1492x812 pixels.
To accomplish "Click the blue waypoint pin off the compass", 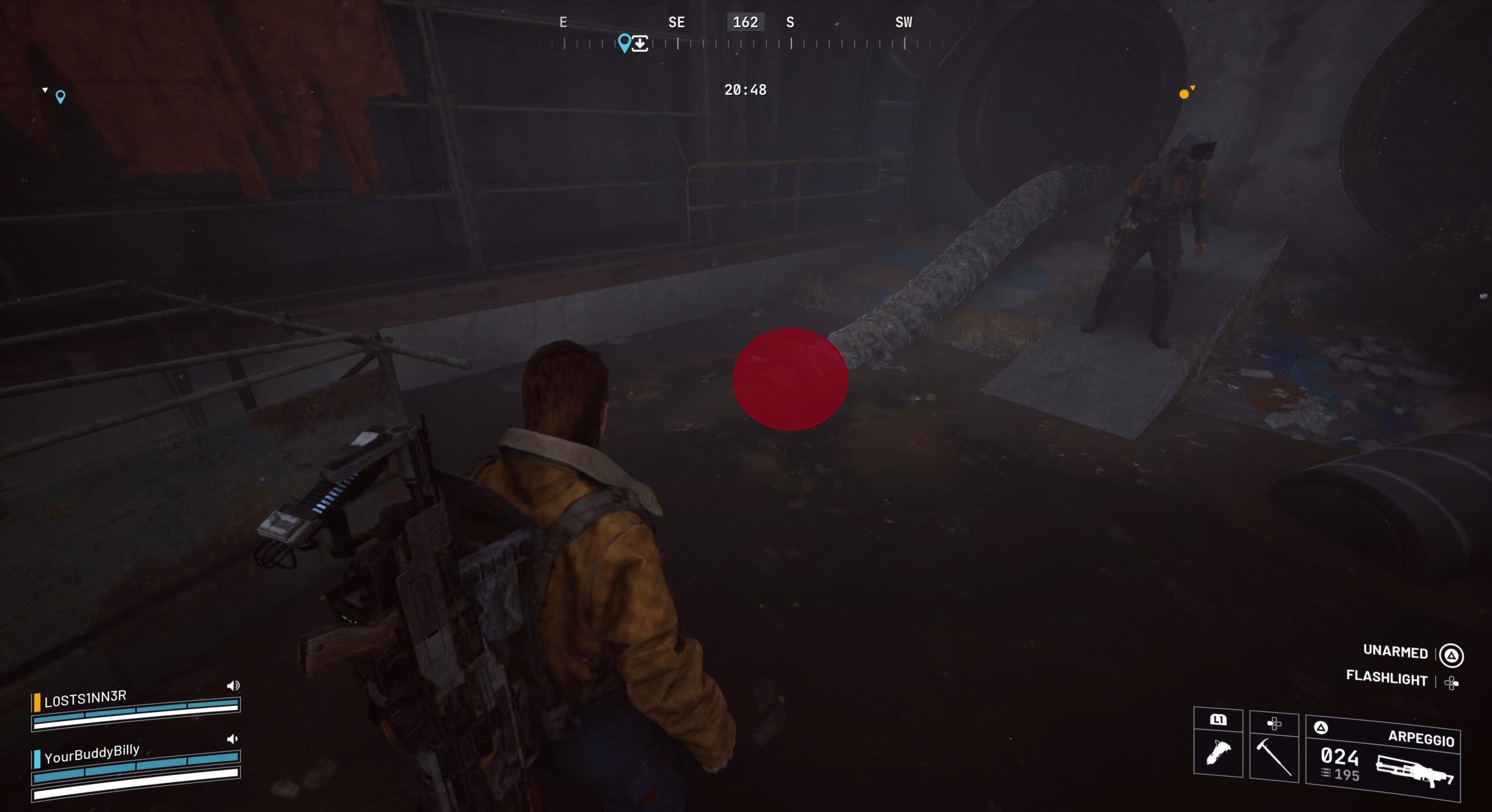I will click(60, 96).
